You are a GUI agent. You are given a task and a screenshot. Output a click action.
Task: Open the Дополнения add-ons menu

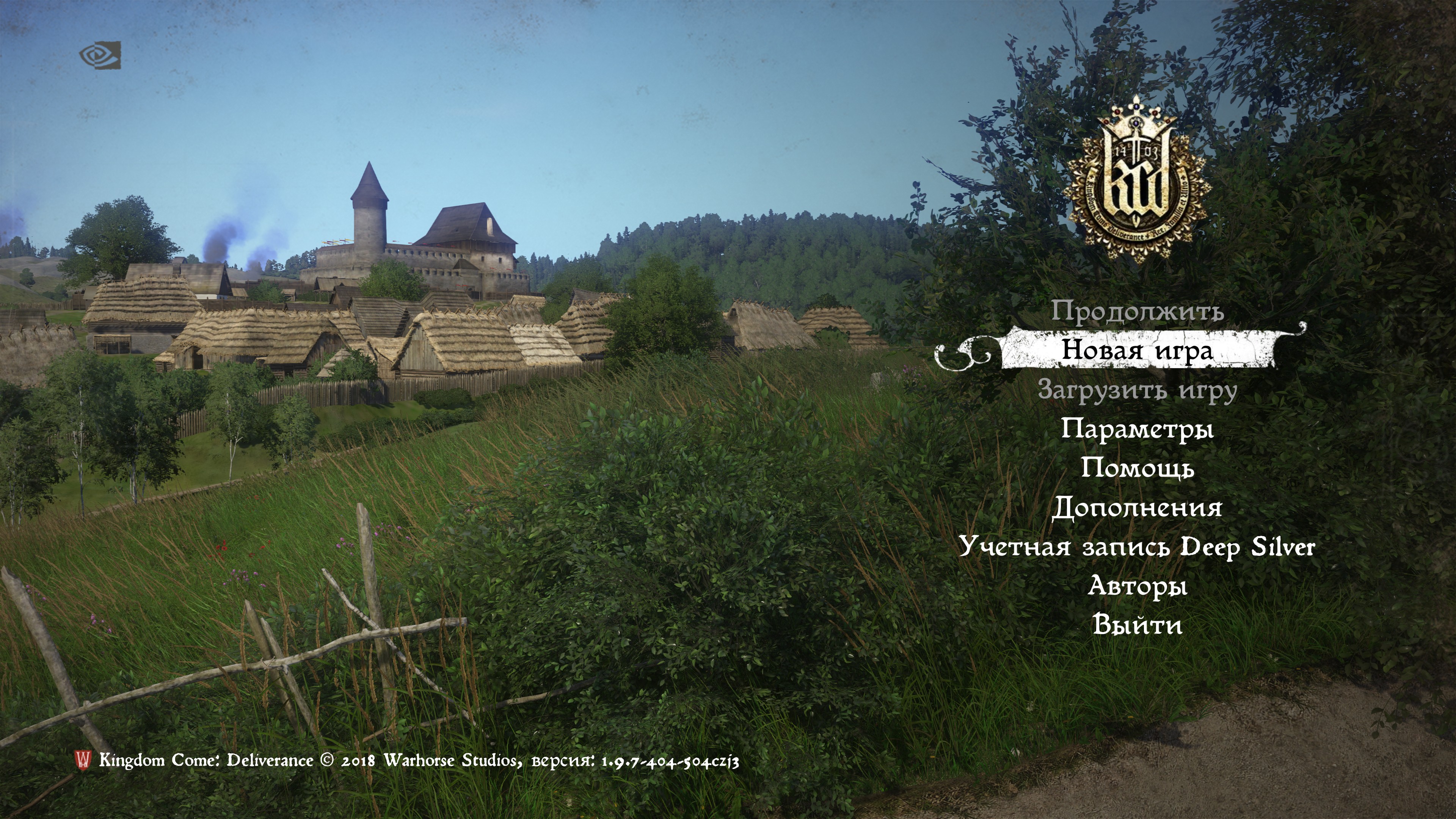coord(1137,508)
